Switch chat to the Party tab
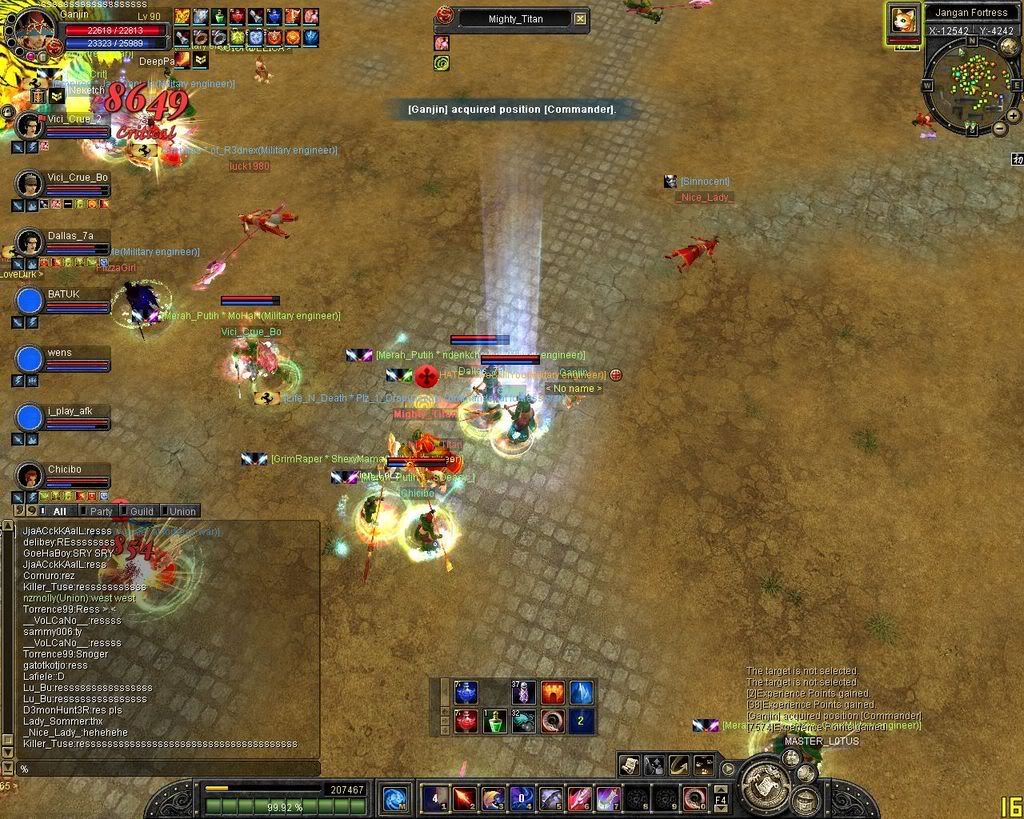 pos(101,511)
